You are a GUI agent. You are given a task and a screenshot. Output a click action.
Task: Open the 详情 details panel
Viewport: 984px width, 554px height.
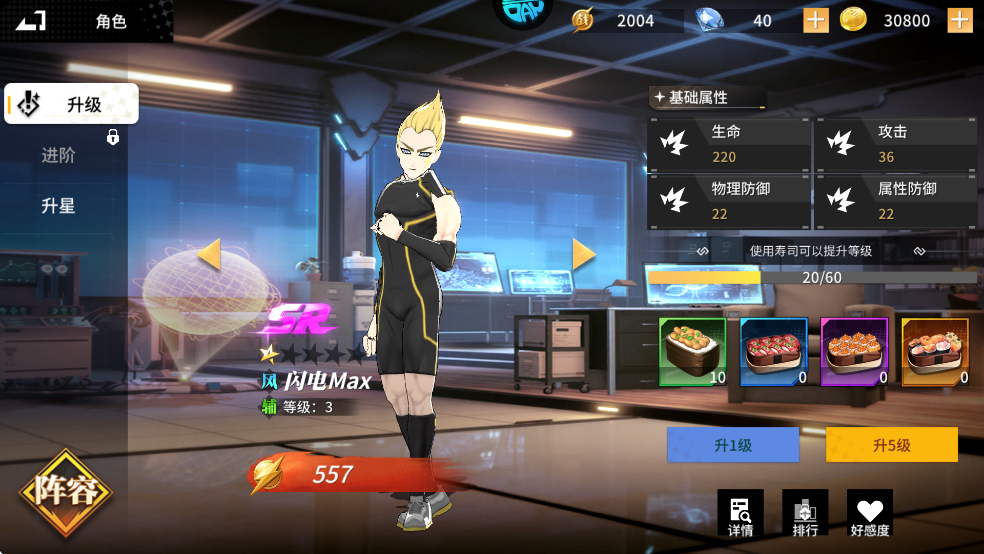(740, 513)
